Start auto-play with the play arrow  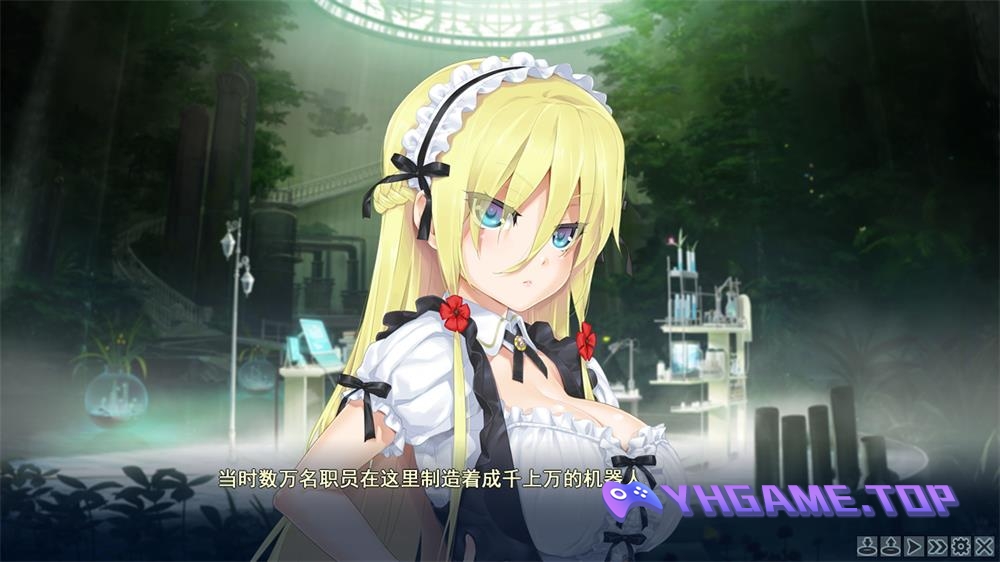pyautogui.click(x=913, y=546)
